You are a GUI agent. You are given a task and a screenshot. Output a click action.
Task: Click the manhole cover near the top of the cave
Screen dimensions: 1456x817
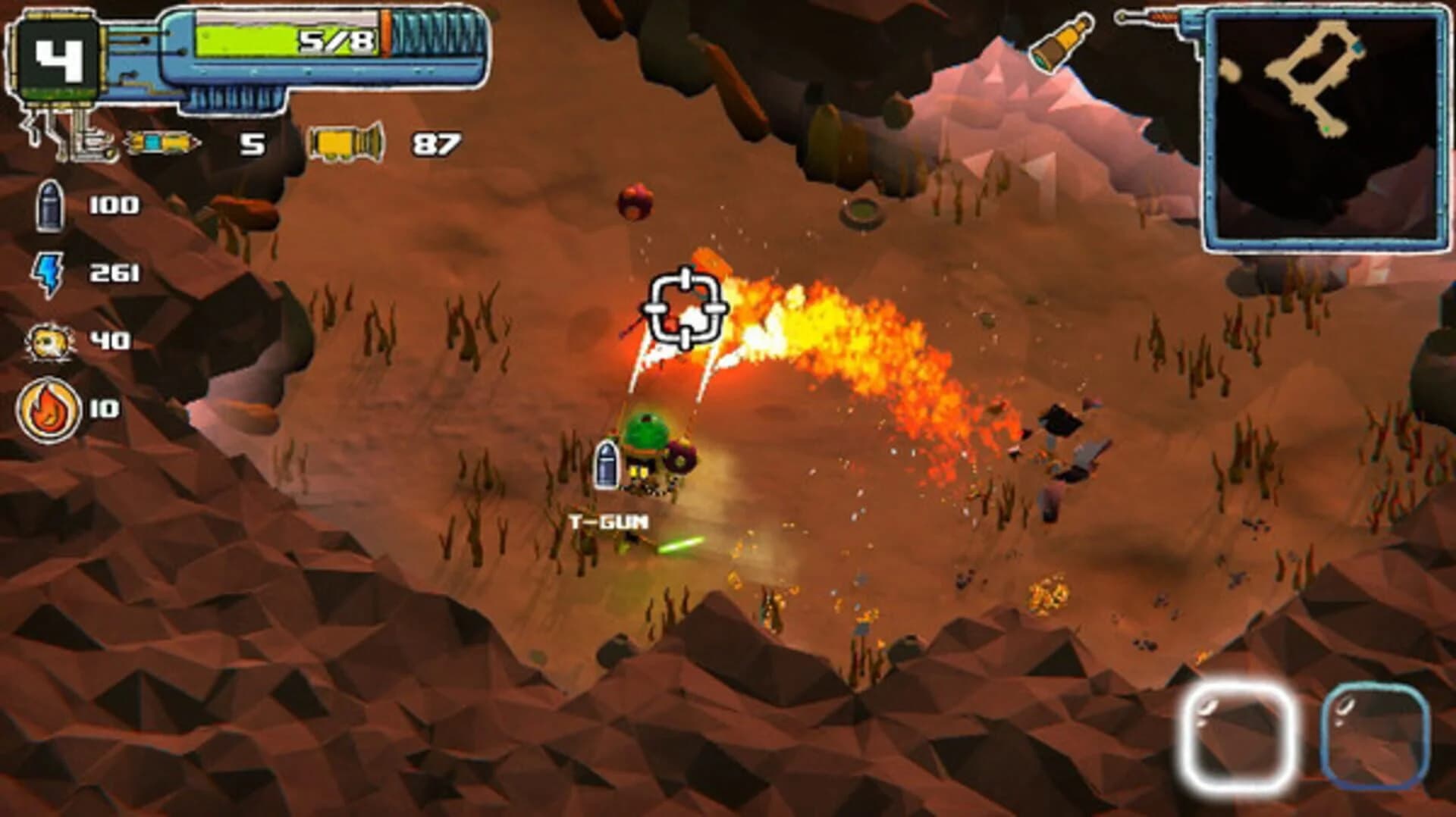coord(861,212)
